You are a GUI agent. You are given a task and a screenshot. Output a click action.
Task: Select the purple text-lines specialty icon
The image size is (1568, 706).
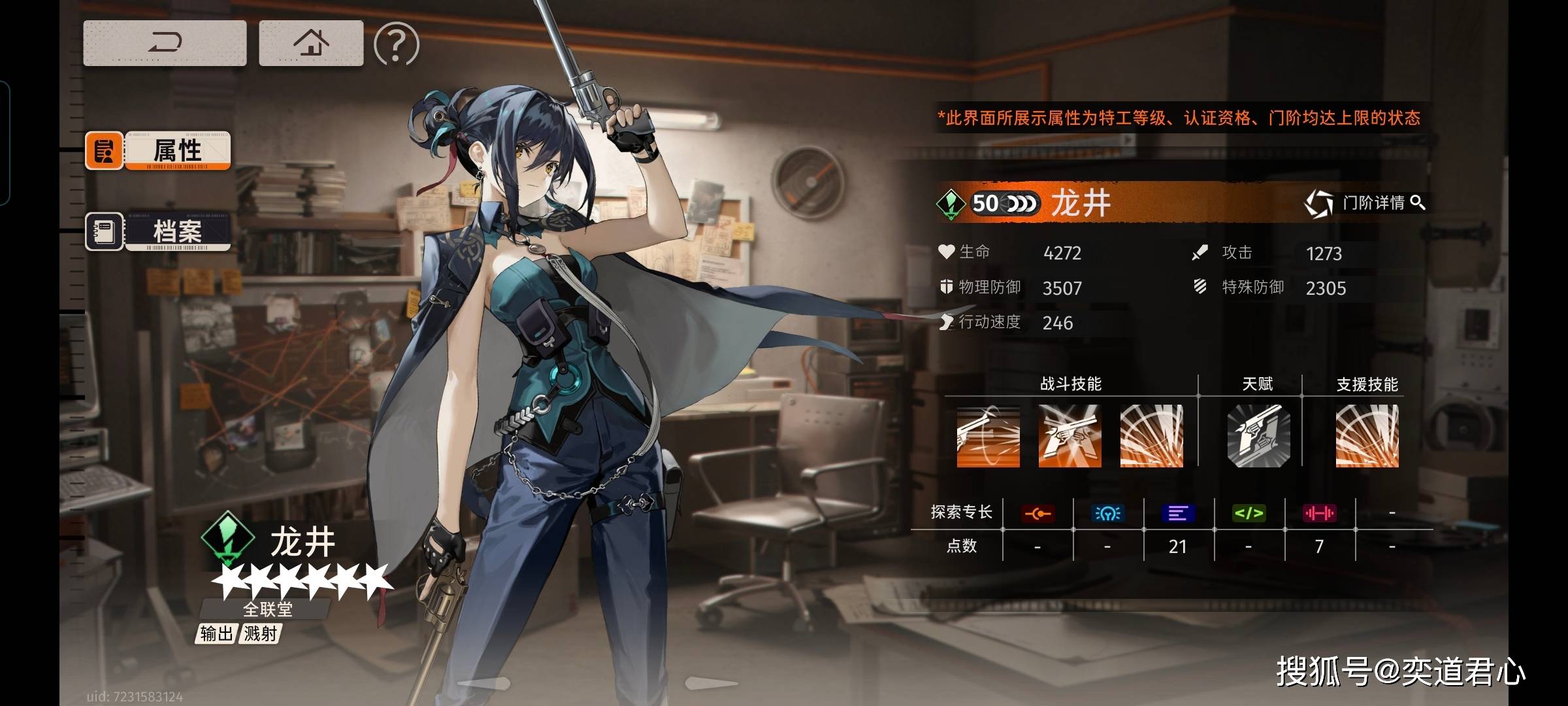pos(1178,514)
